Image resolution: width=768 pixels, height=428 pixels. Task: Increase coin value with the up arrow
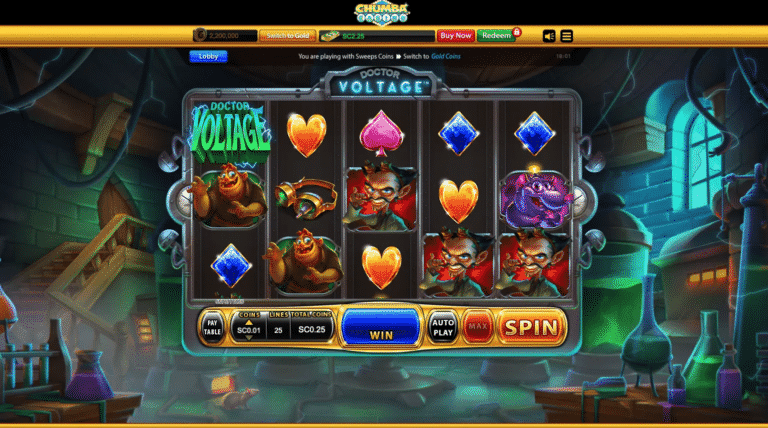(x=248, y=321)
